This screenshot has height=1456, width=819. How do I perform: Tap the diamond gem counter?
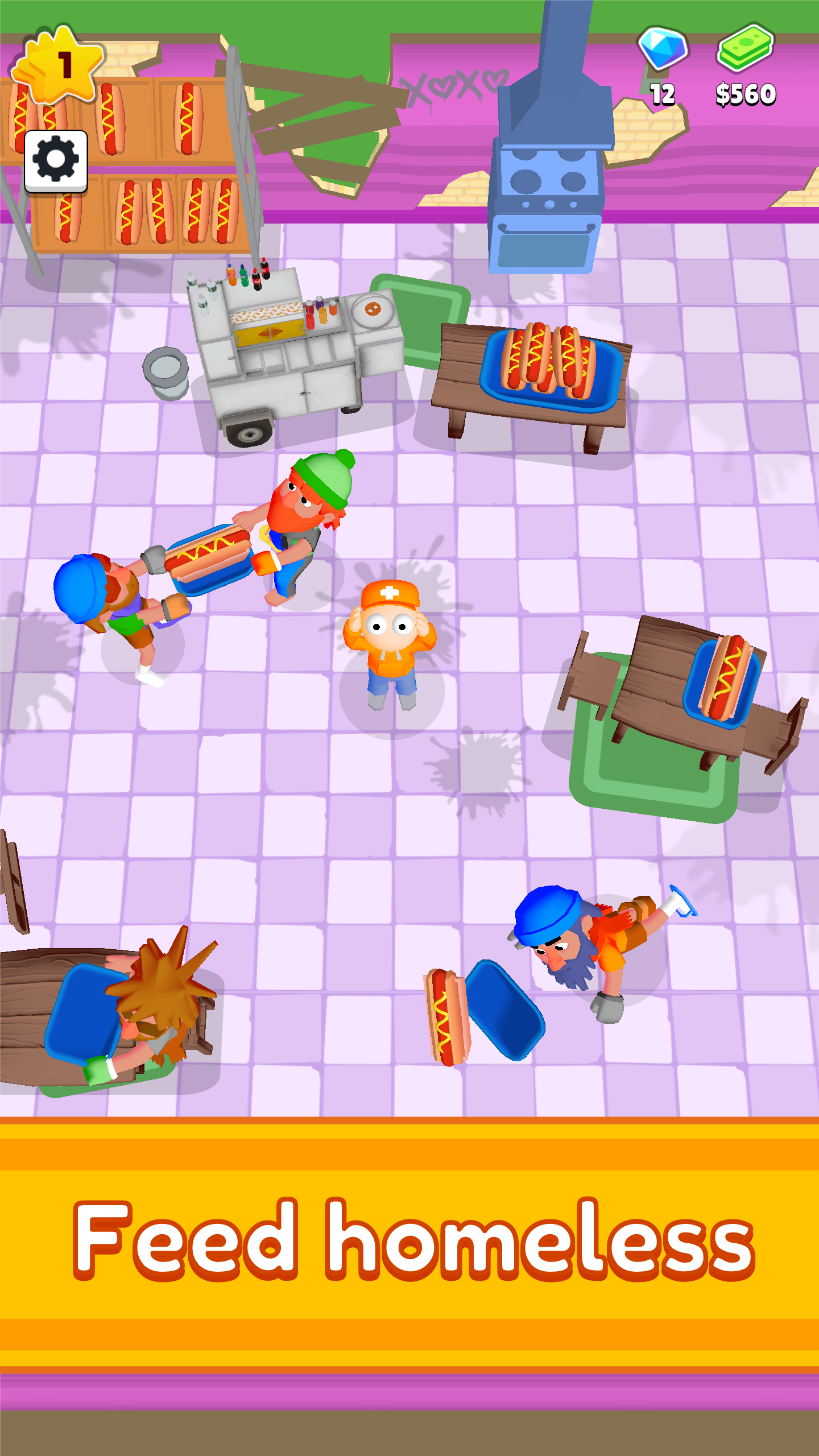click(x=664, y=63)
